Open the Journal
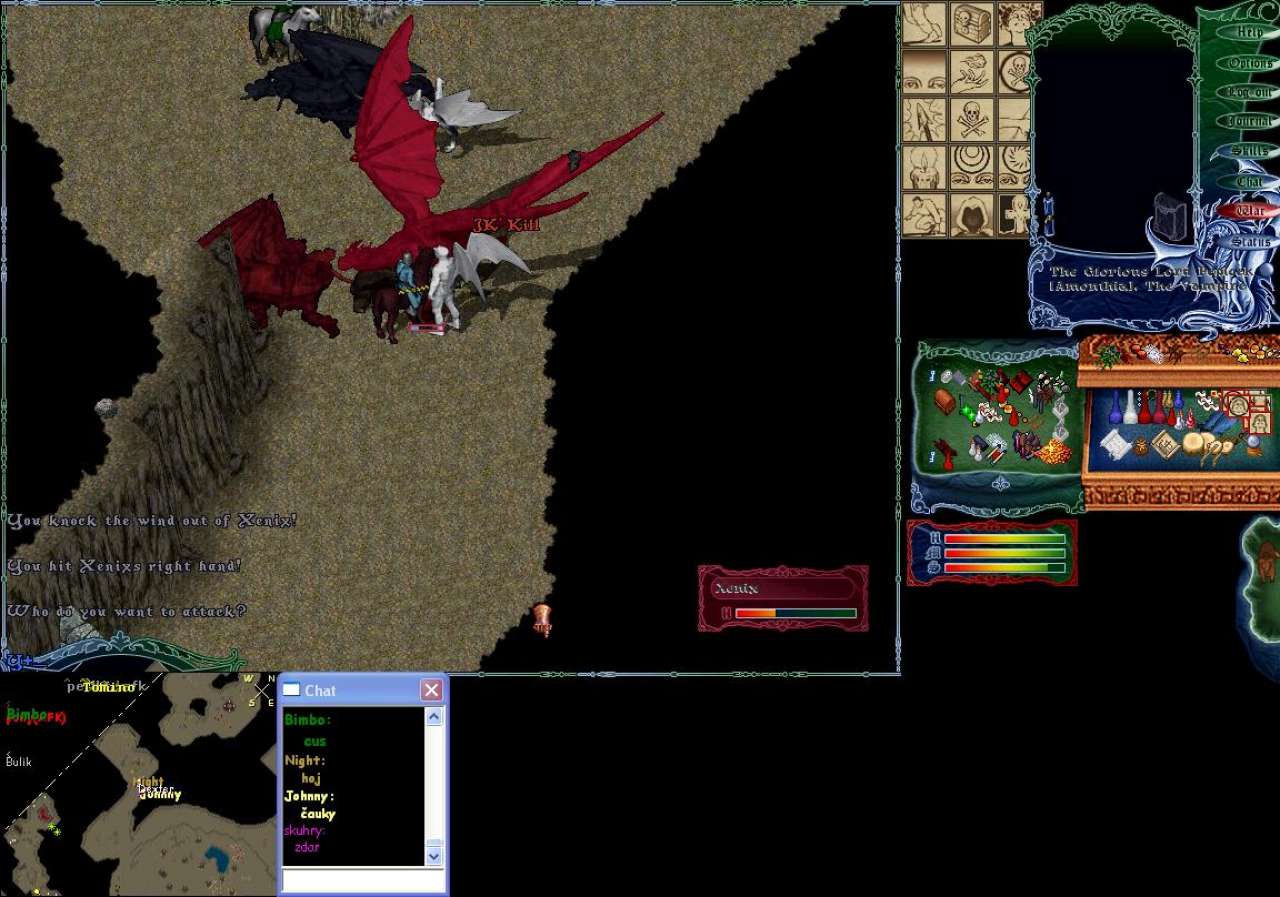The width and height of the screenshot is (1280, 897). pyautogui.click(x=1250, y=121)
